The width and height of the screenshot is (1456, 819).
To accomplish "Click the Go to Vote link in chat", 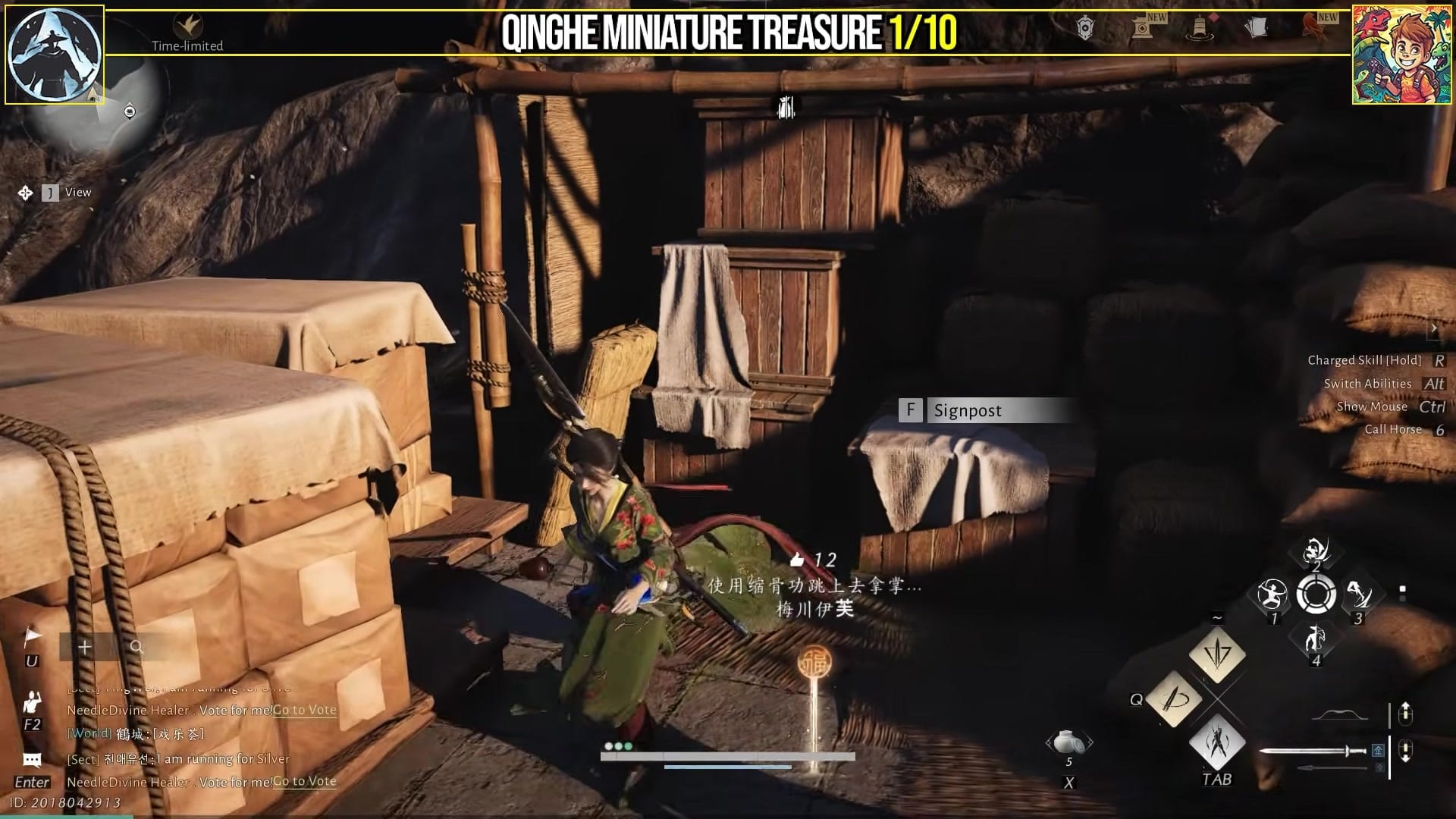I will pyautogui.click(x=303, y=781).
